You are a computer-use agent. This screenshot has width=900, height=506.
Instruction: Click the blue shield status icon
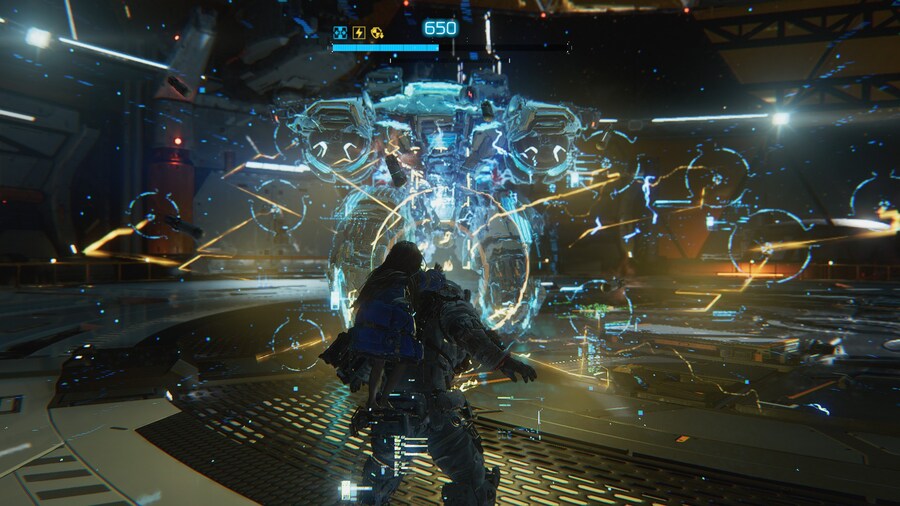pos(340,32)
